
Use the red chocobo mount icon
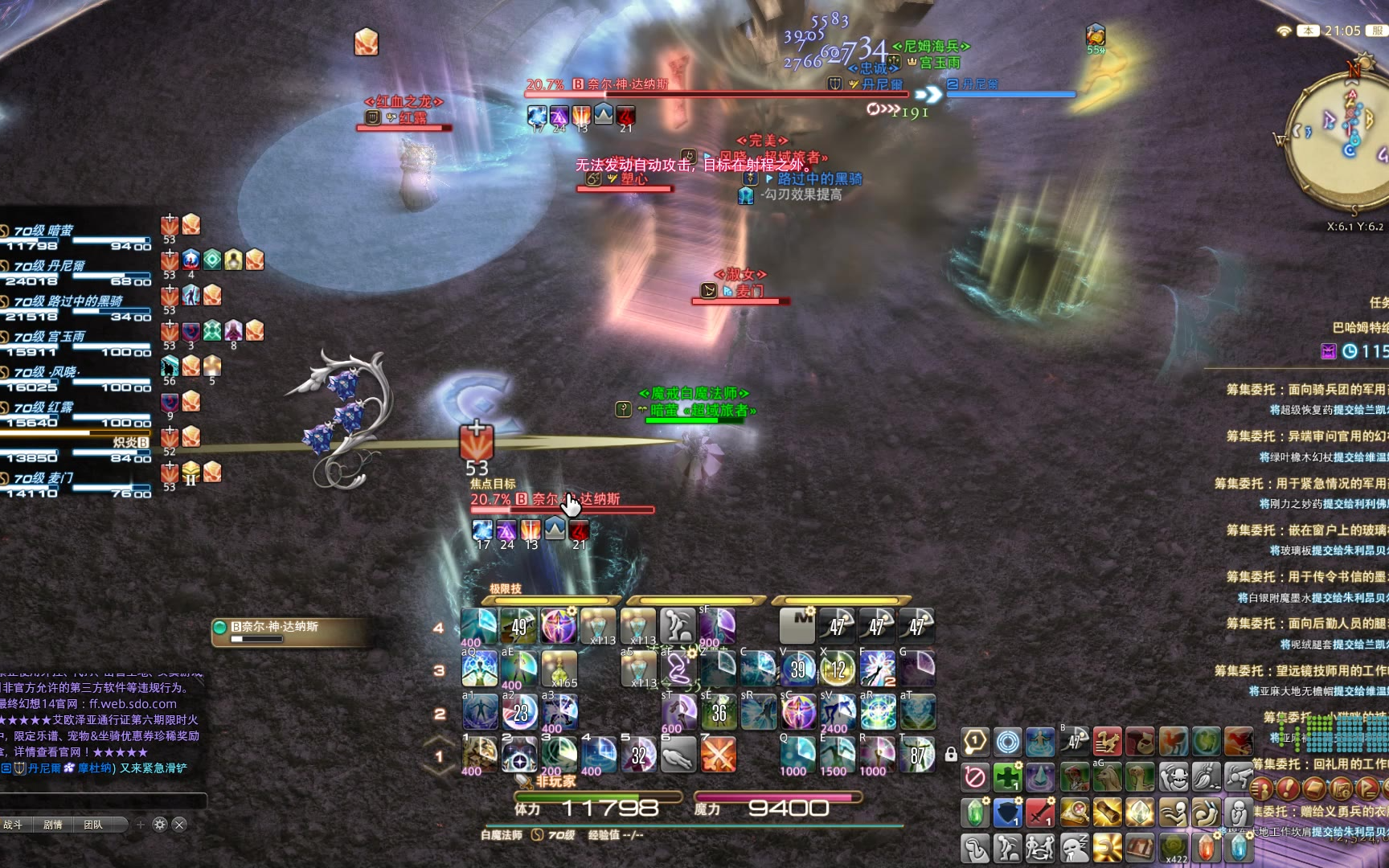point(1107,741)
